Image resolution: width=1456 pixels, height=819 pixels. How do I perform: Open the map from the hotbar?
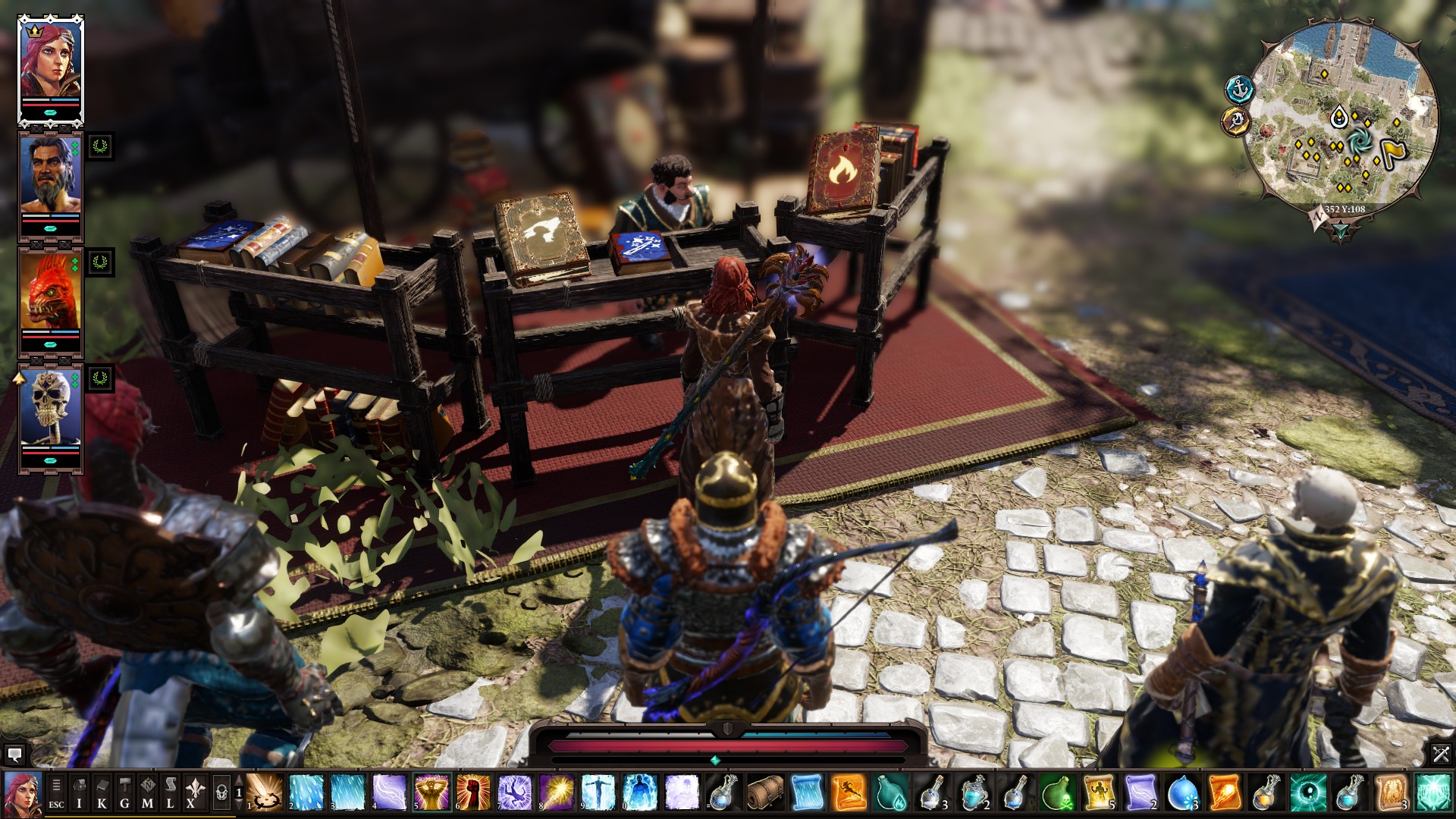coord(147,792)
